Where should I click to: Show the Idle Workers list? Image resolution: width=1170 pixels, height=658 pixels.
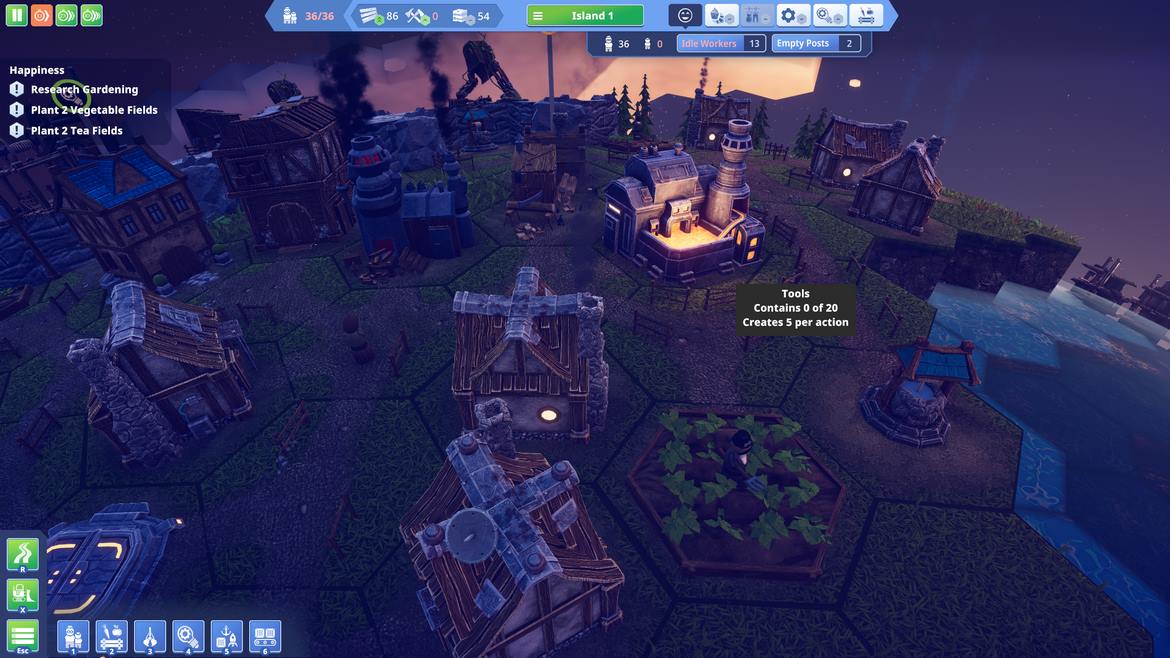click(721, 44)
